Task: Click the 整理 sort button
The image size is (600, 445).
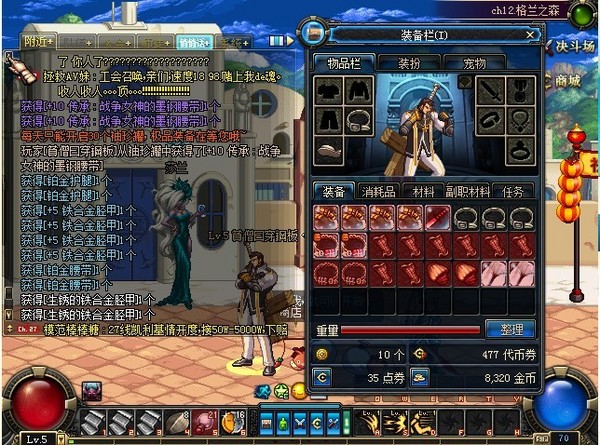Action: 510,329
